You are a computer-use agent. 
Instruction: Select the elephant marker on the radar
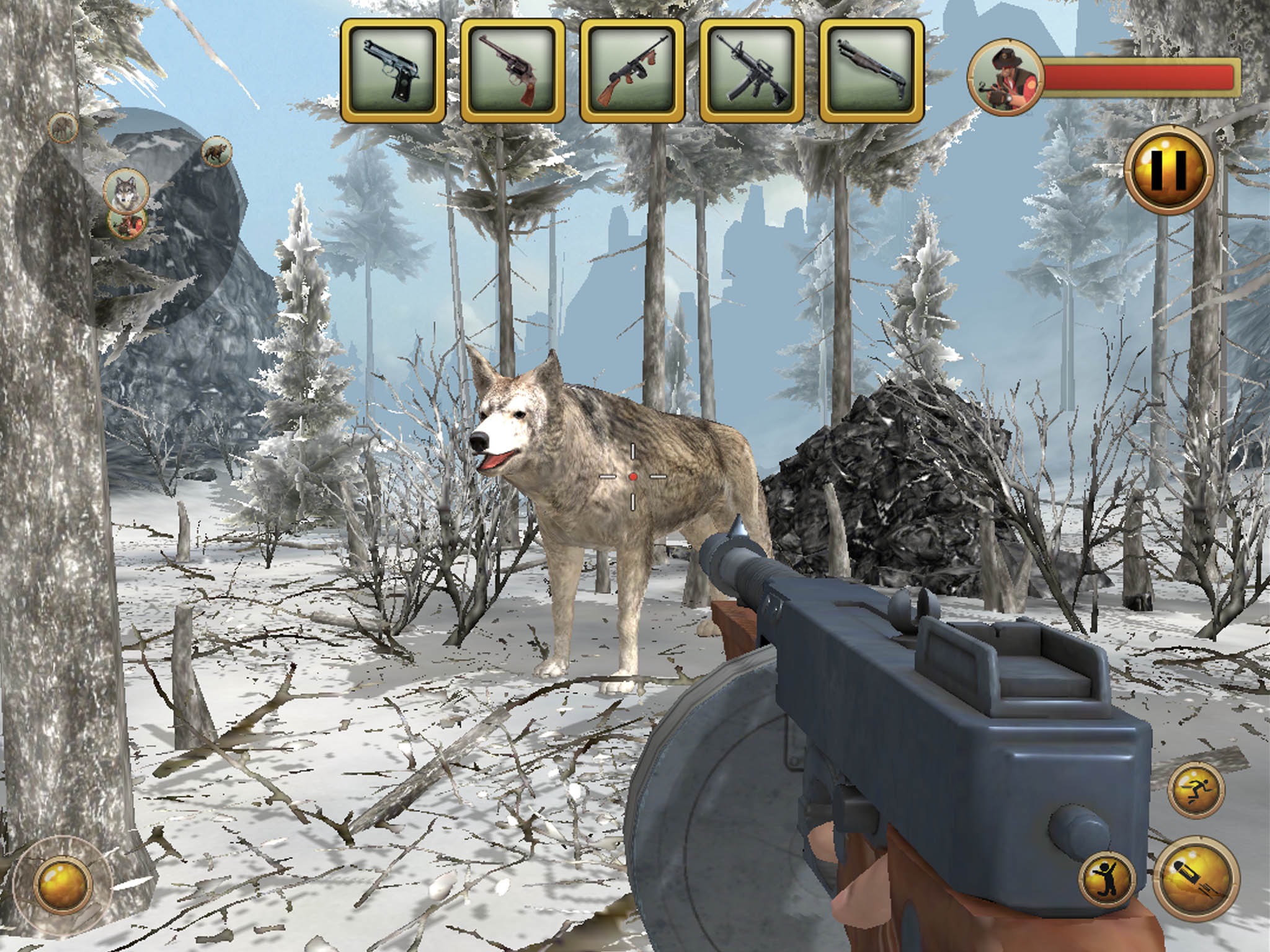pyautogui.click(x=63, y=128)
